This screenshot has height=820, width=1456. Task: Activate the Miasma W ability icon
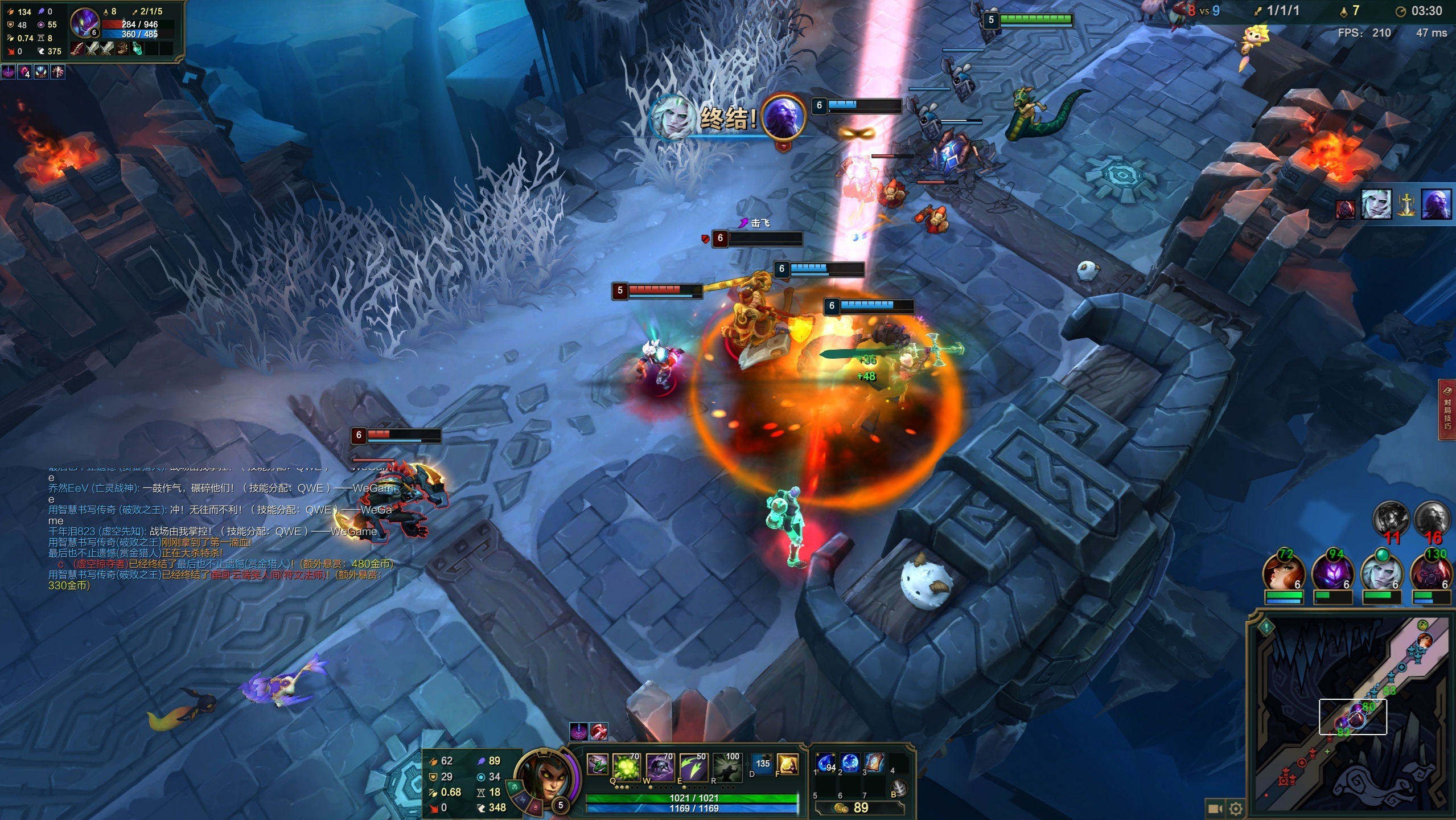point(660,766)
